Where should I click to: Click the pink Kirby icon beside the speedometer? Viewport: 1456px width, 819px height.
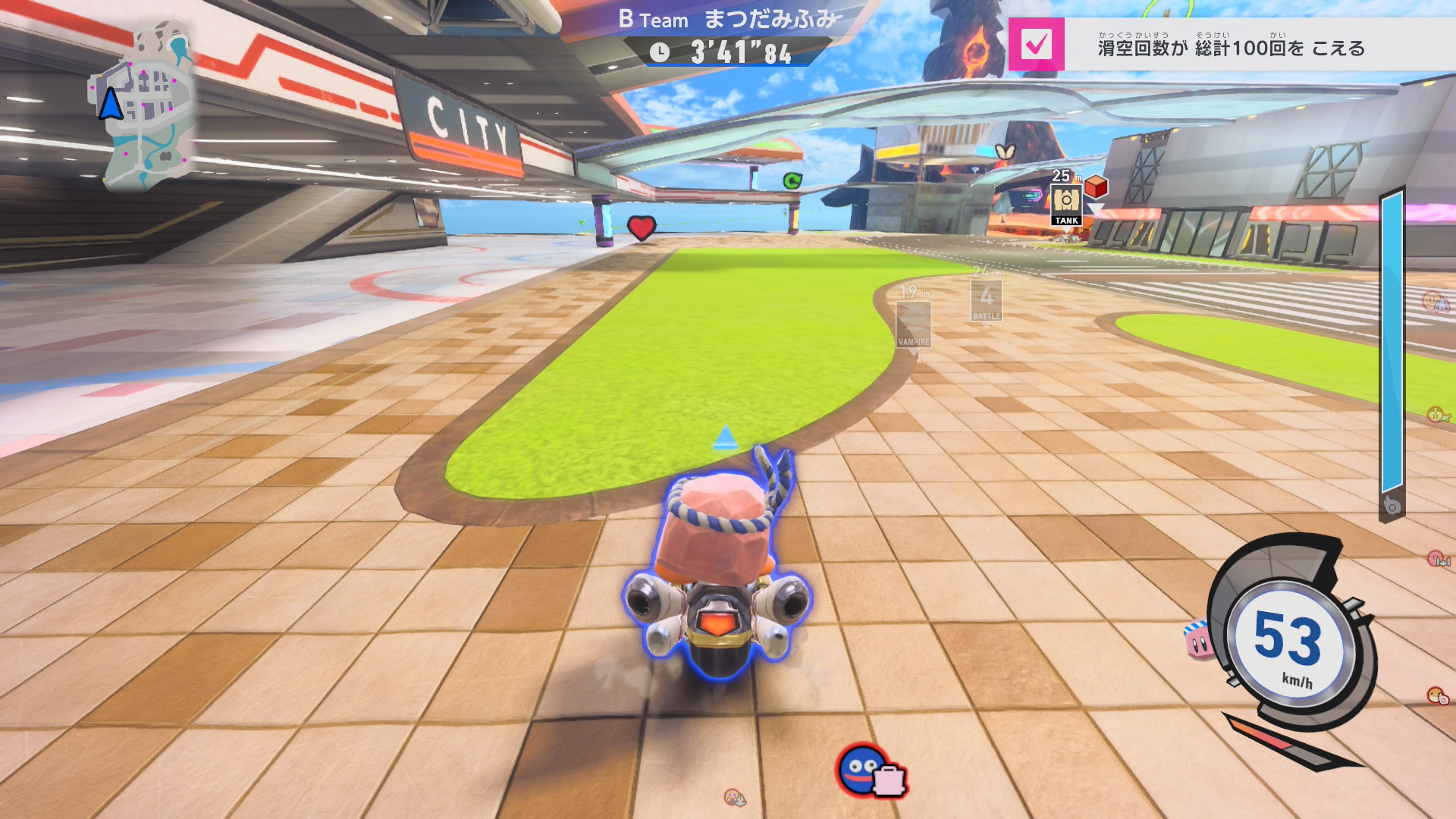pos(1199,641)
